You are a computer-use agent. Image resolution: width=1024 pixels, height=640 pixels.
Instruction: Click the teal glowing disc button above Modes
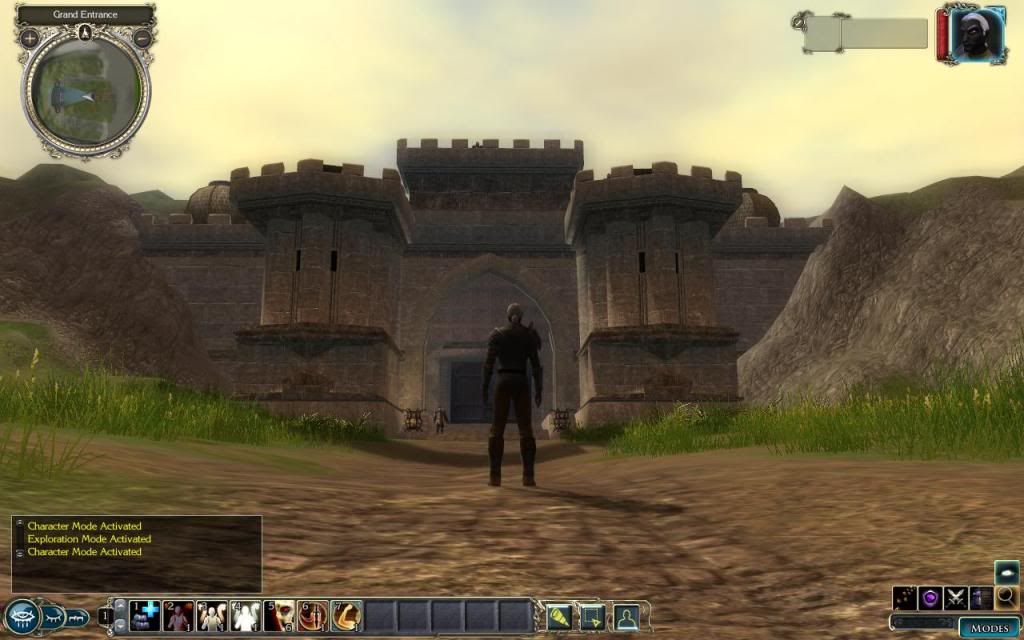pyautogui.click(x=1006, y=572)
